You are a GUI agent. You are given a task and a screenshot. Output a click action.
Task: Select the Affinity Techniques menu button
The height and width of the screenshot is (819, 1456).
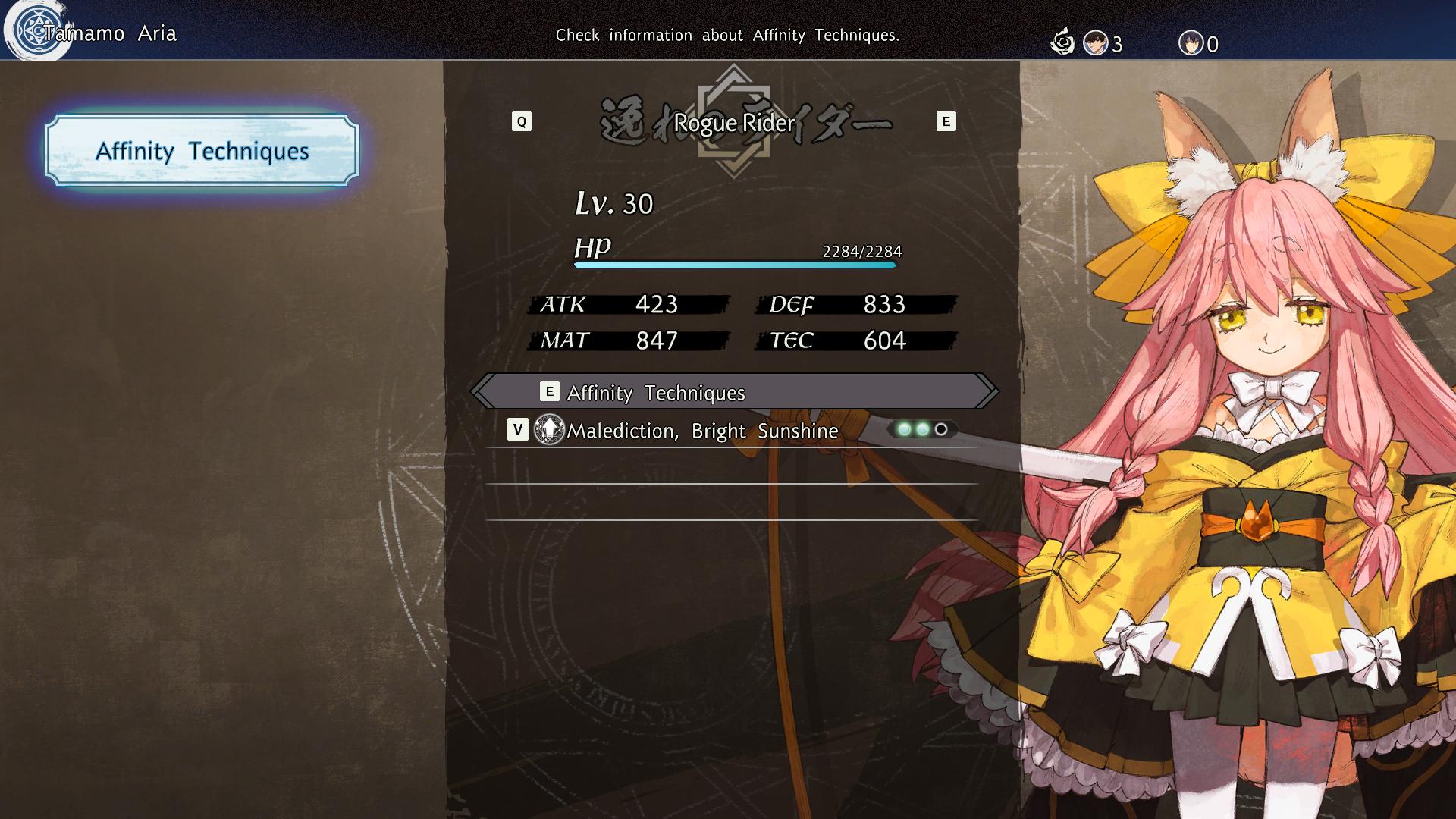pyautogui.click(x=202, y=150)
